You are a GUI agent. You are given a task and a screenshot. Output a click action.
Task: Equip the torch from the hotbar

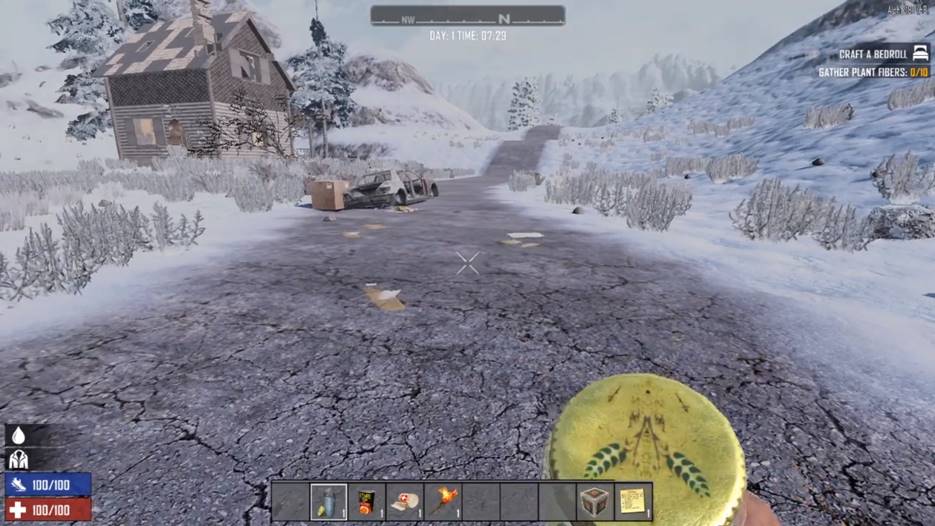443,501
